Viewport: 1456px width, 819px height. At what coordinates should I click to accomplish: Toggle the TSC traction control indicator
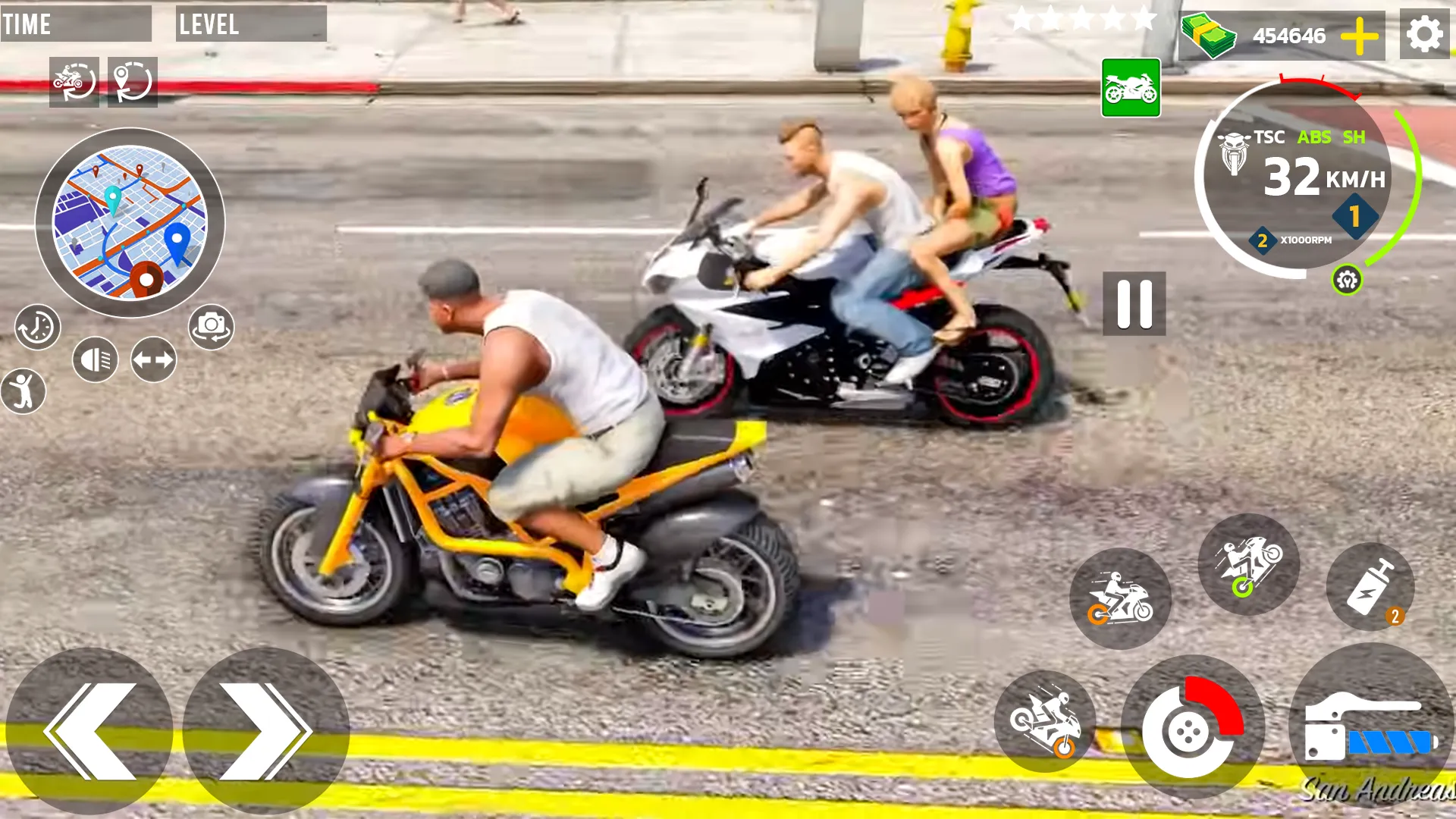point(1268,137)
